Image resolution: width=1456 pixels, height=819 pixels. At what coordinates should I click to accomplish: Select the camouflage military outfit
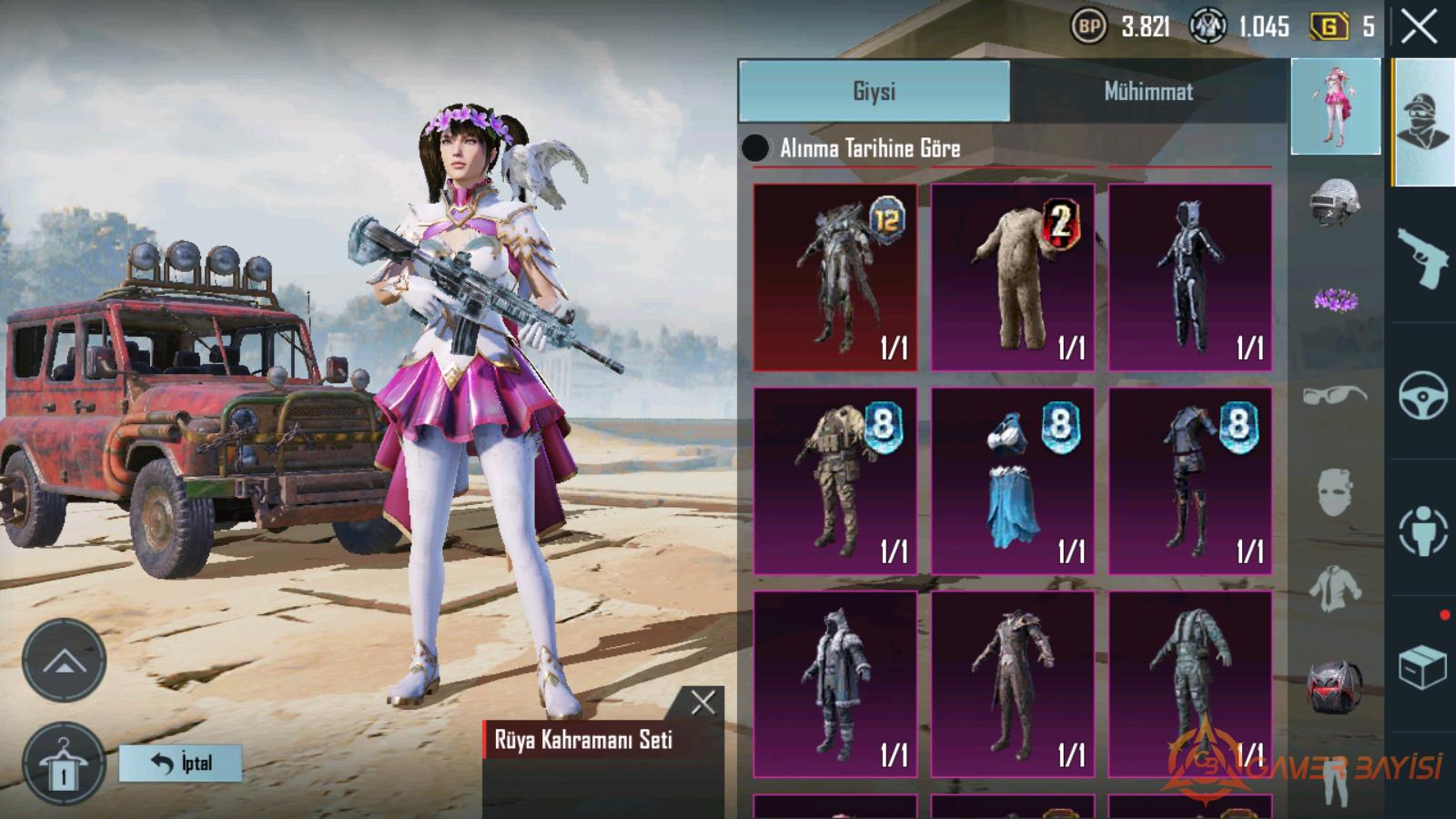click(x=834, y=481)
